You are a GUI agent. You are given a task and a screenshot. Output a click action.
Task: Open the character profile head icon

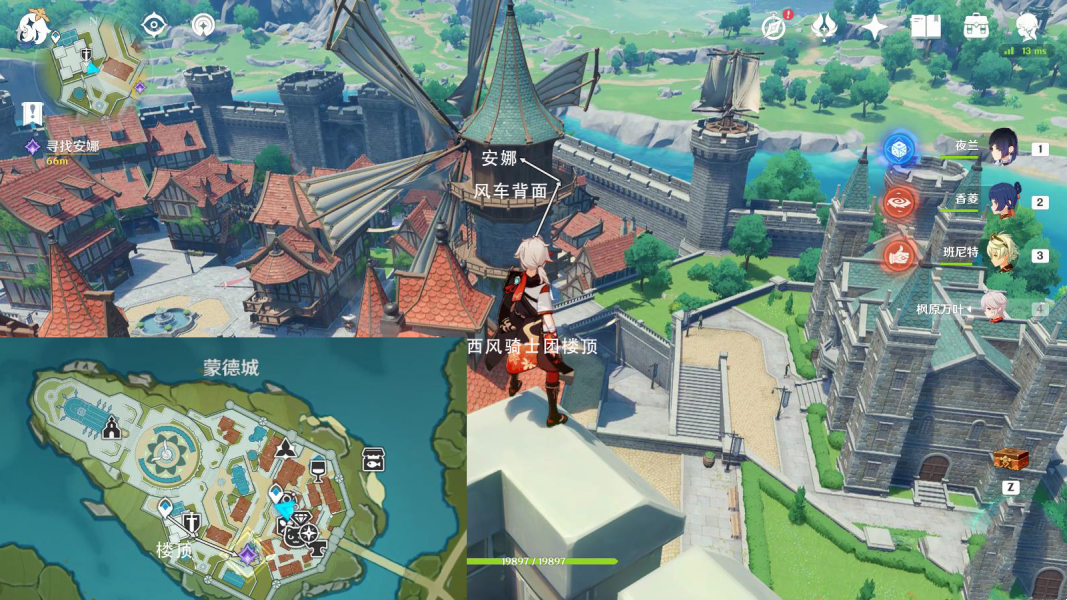pyautogui.click(x=1026, y=27)
